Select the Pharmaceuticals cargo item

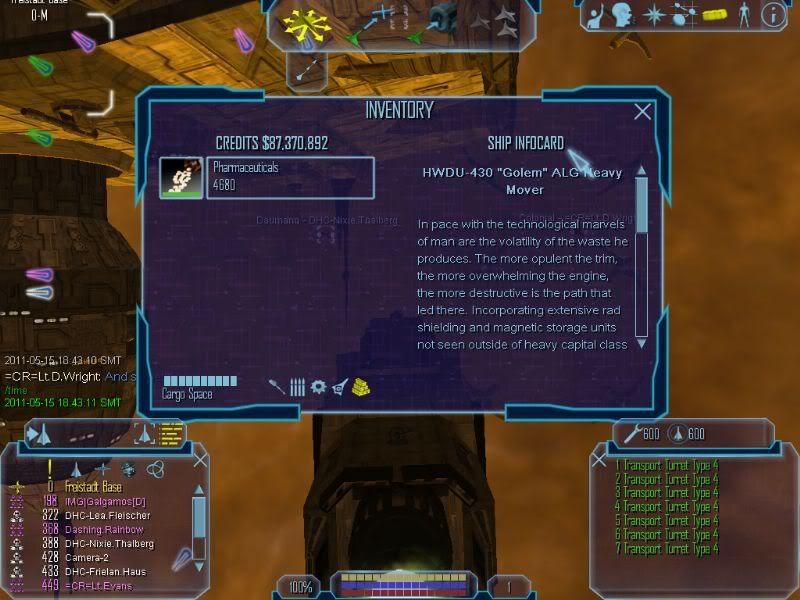click(267, 178)
